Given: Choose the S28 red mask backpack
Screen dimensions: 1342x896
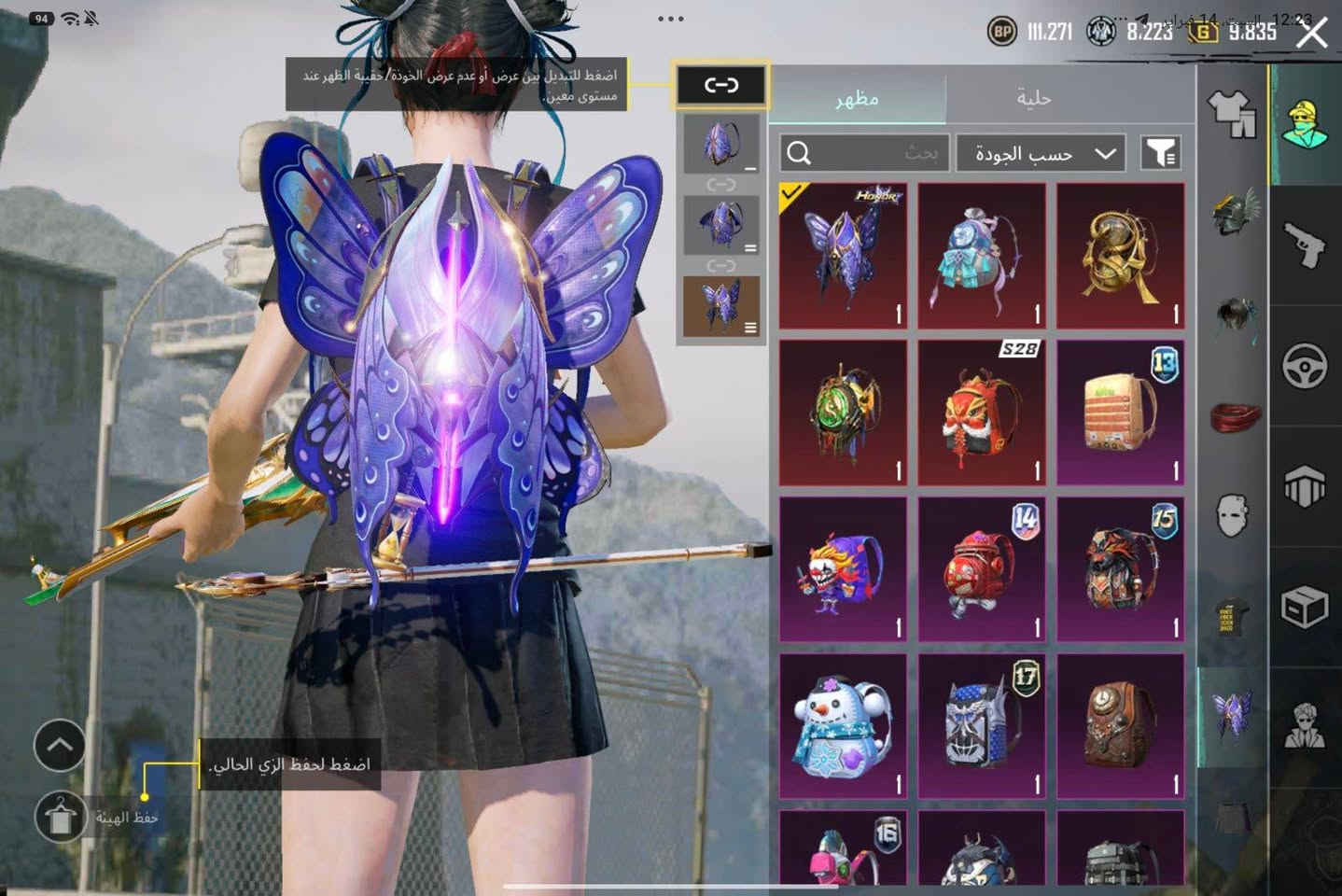Looking at the screenshot, I should click(x=981, y=413).
